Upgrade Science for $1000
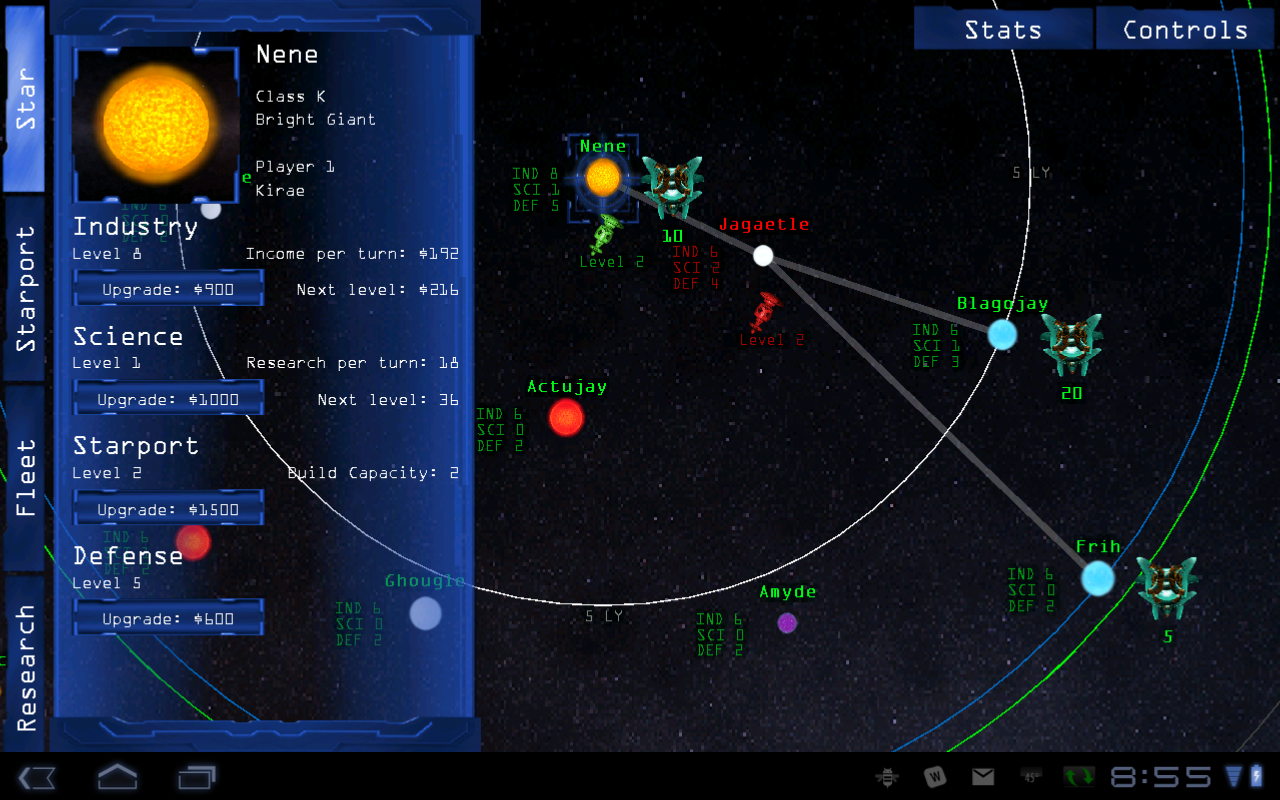1280x800 pixels. 168,397
